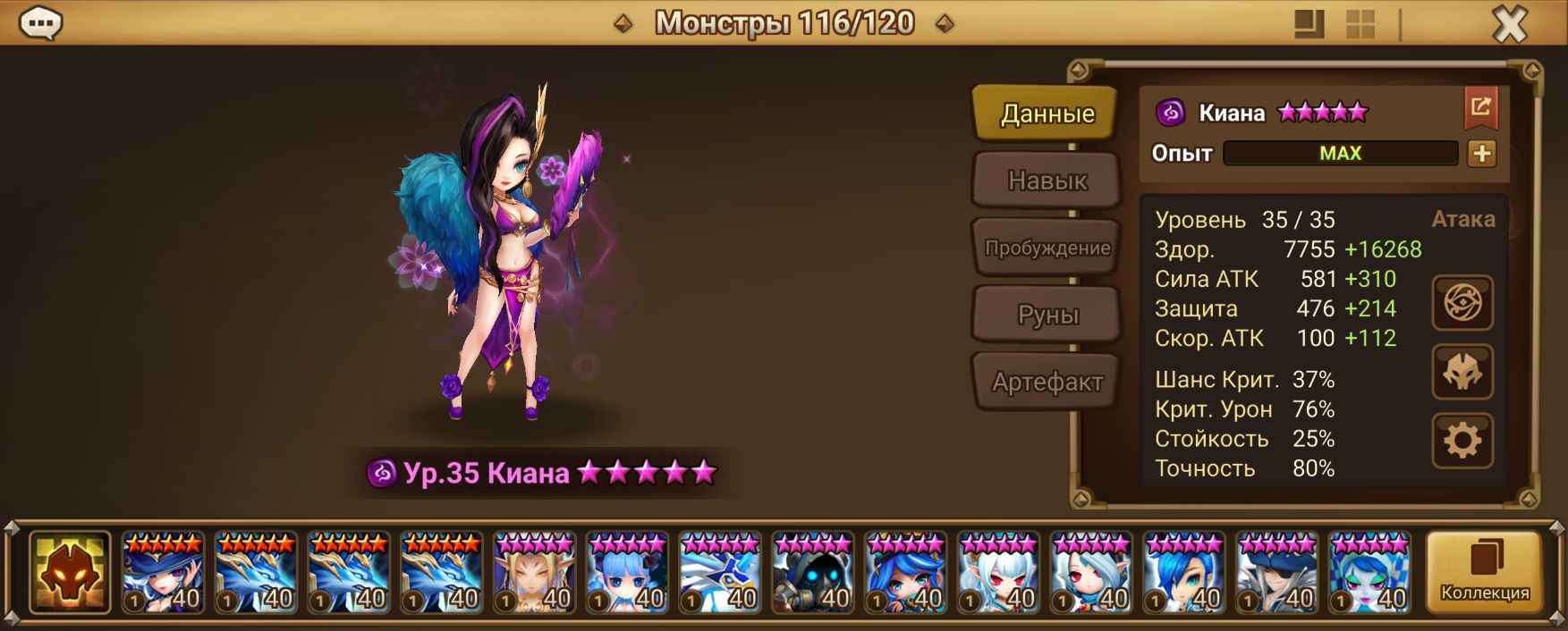Select the demon mask filter icon
The height and width of the screenshot is (631, 1568).
pos(70,572)
